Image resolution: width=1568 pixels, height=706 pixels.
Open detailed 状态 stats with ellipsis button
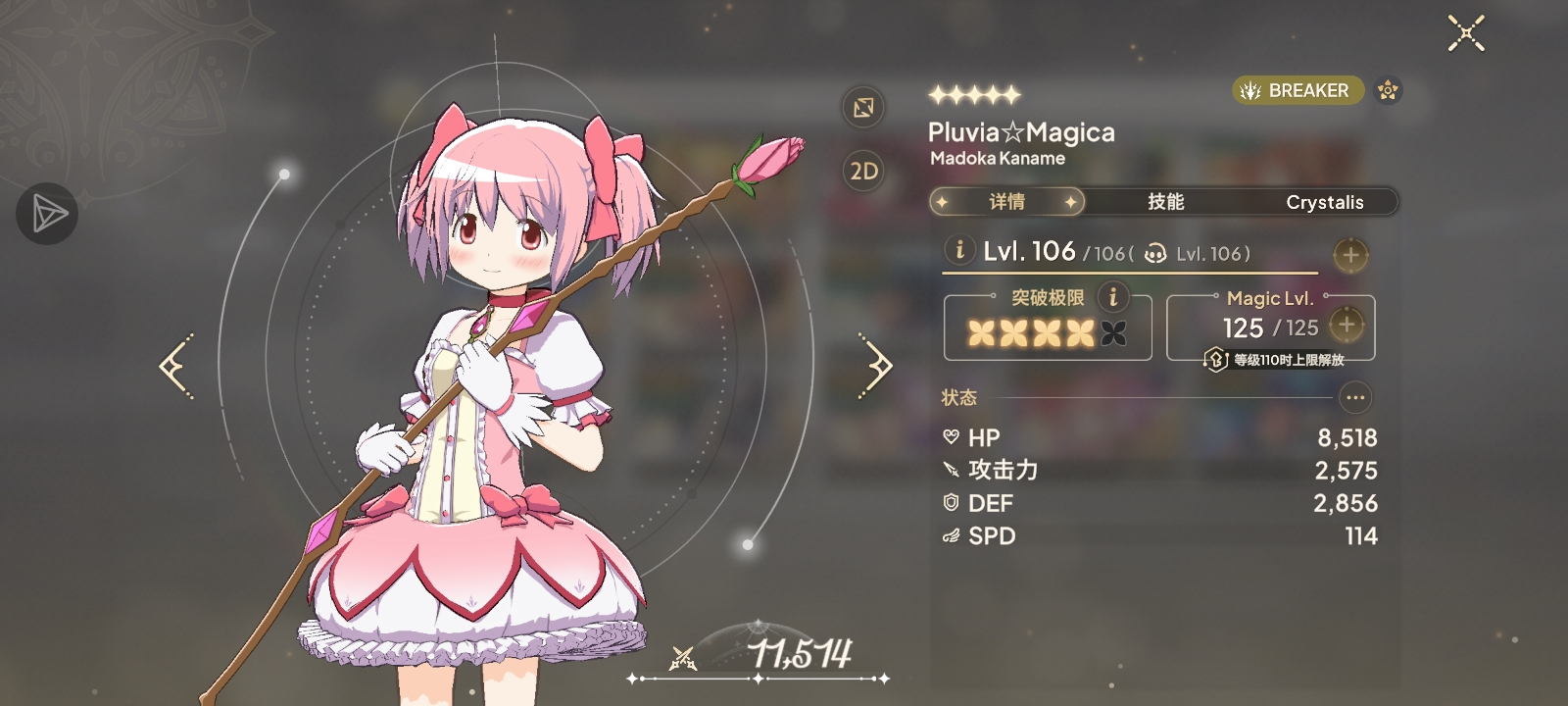pyautogui.click(x=1355, y=397)
